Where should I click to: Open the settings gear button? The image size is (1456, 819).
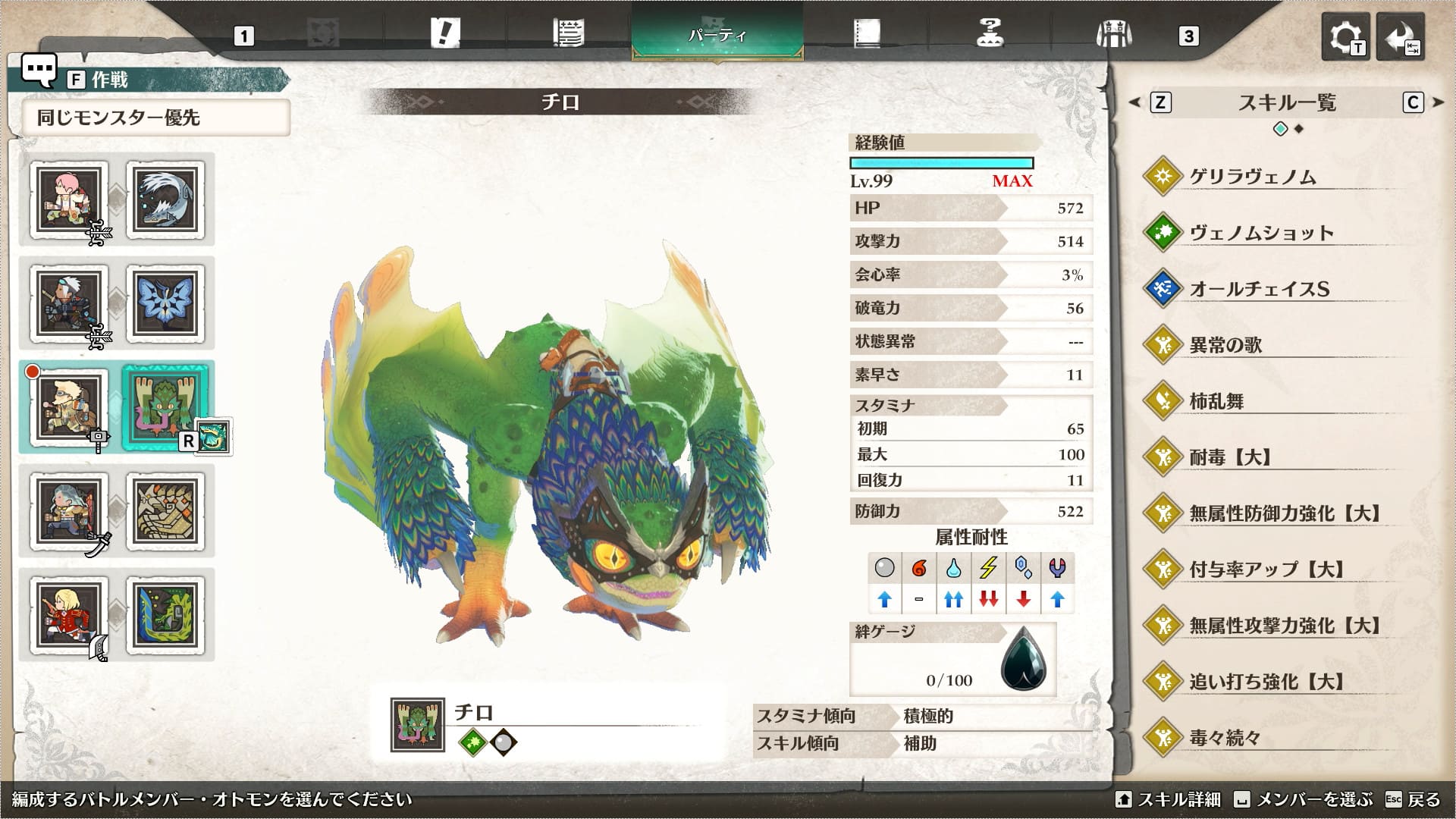point(1345,36)
